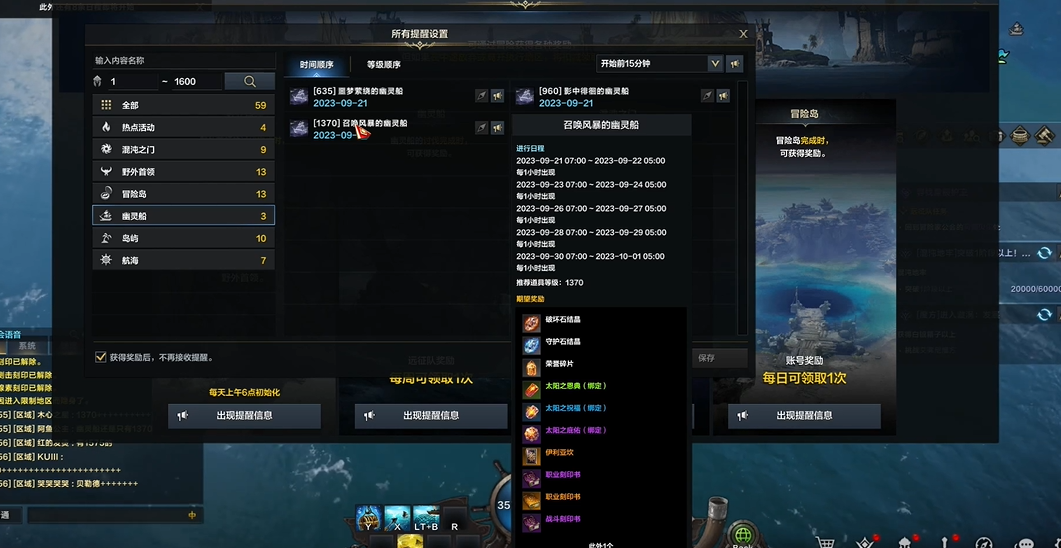Select the 航海 category
The width and height of the screenshot is (1061, 548).
[184, 260]
